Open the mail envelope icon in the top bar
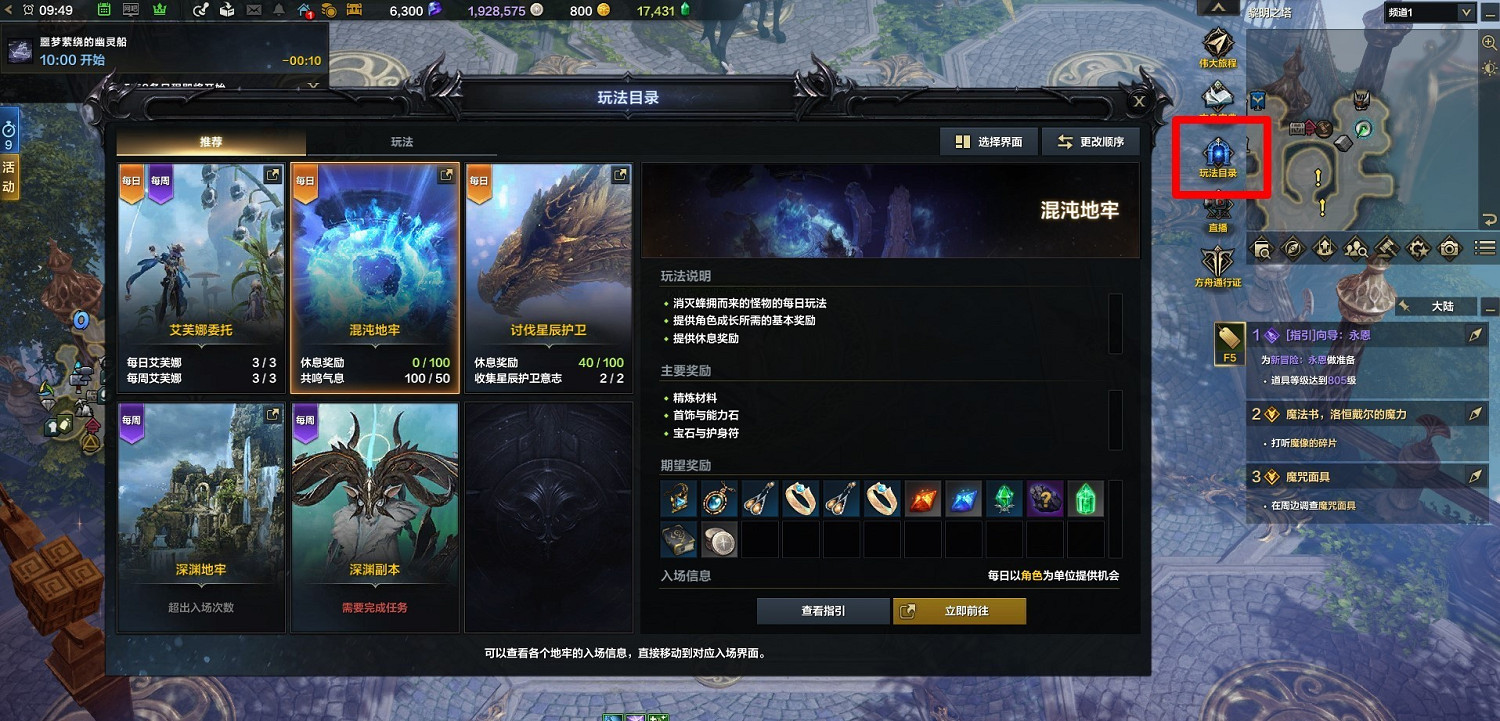Image resolution: width=1500 pixels, height=721 pixels. pyautogui.click(x=253, y=9)
